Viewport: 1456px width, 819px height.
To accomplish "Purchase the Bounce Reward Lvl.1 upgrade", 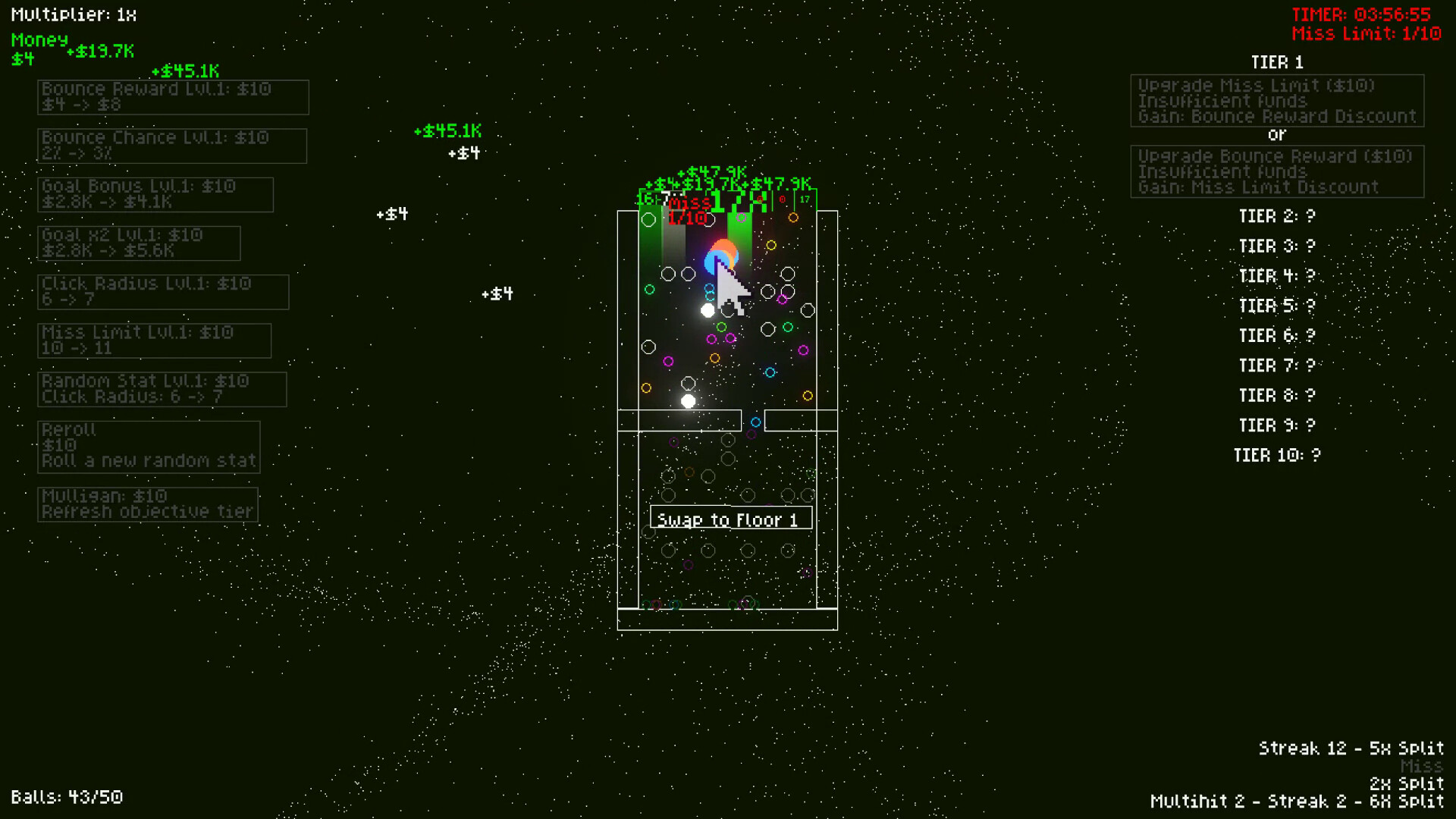I will coord(173,96).
